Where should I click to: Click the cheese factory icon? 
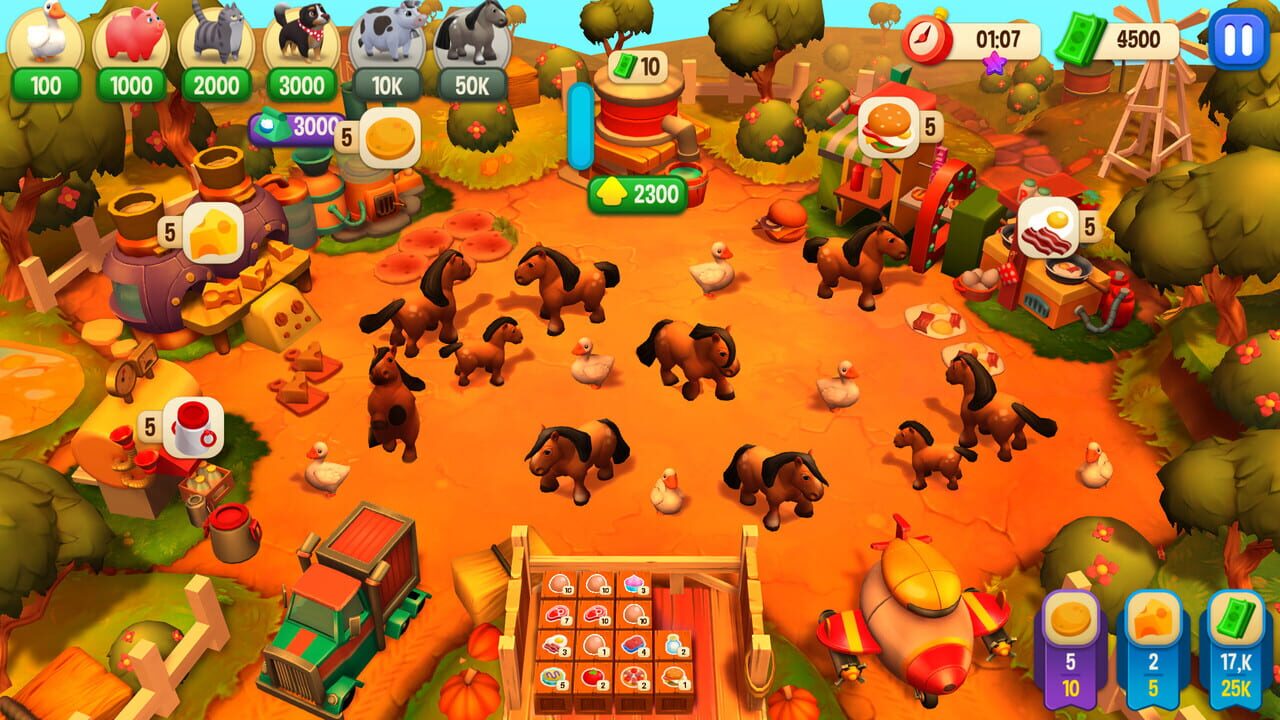point(212,230)
